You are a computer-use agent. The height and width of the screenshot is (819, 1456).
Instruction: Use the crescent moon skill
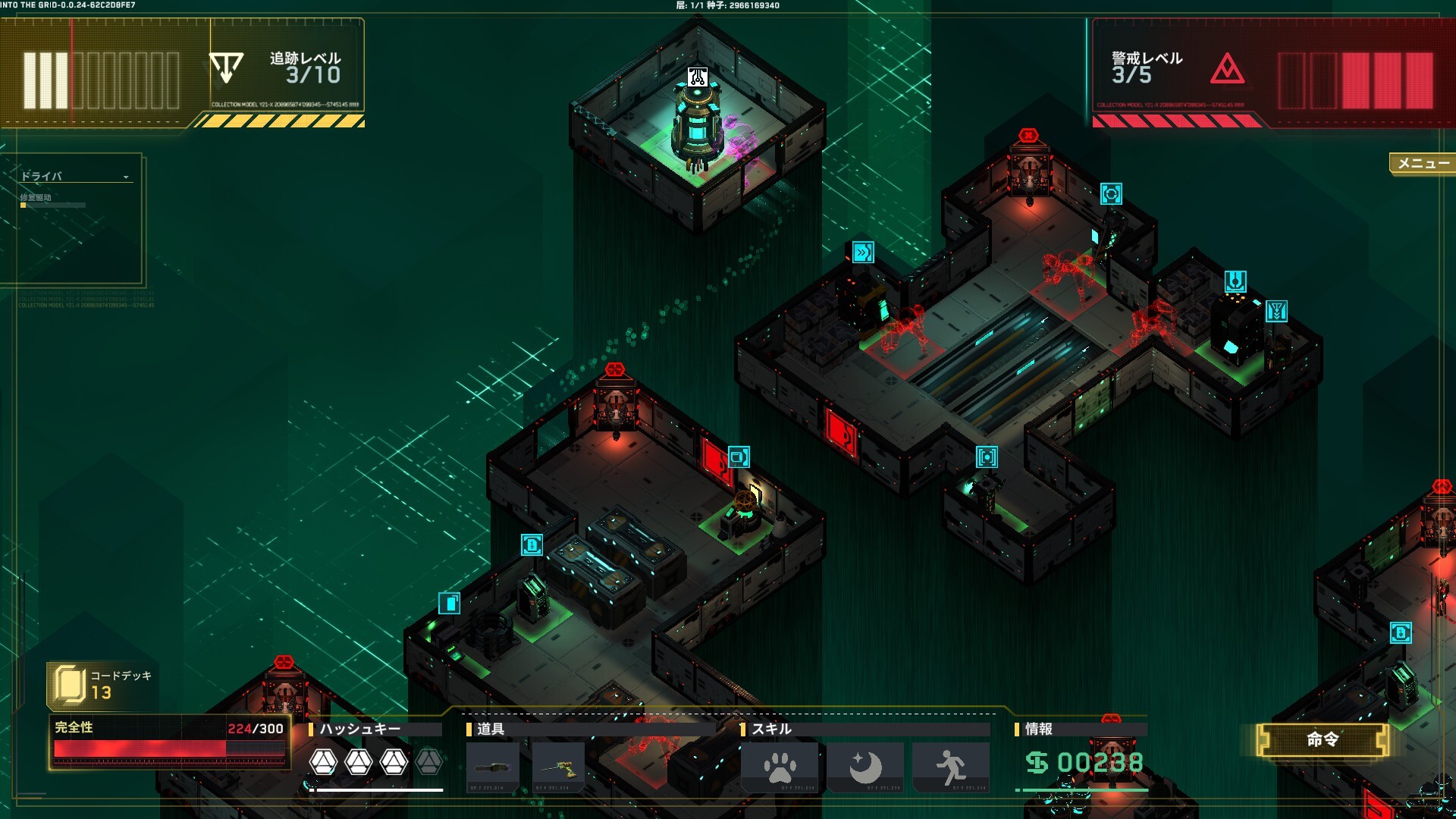pos(865,767)
